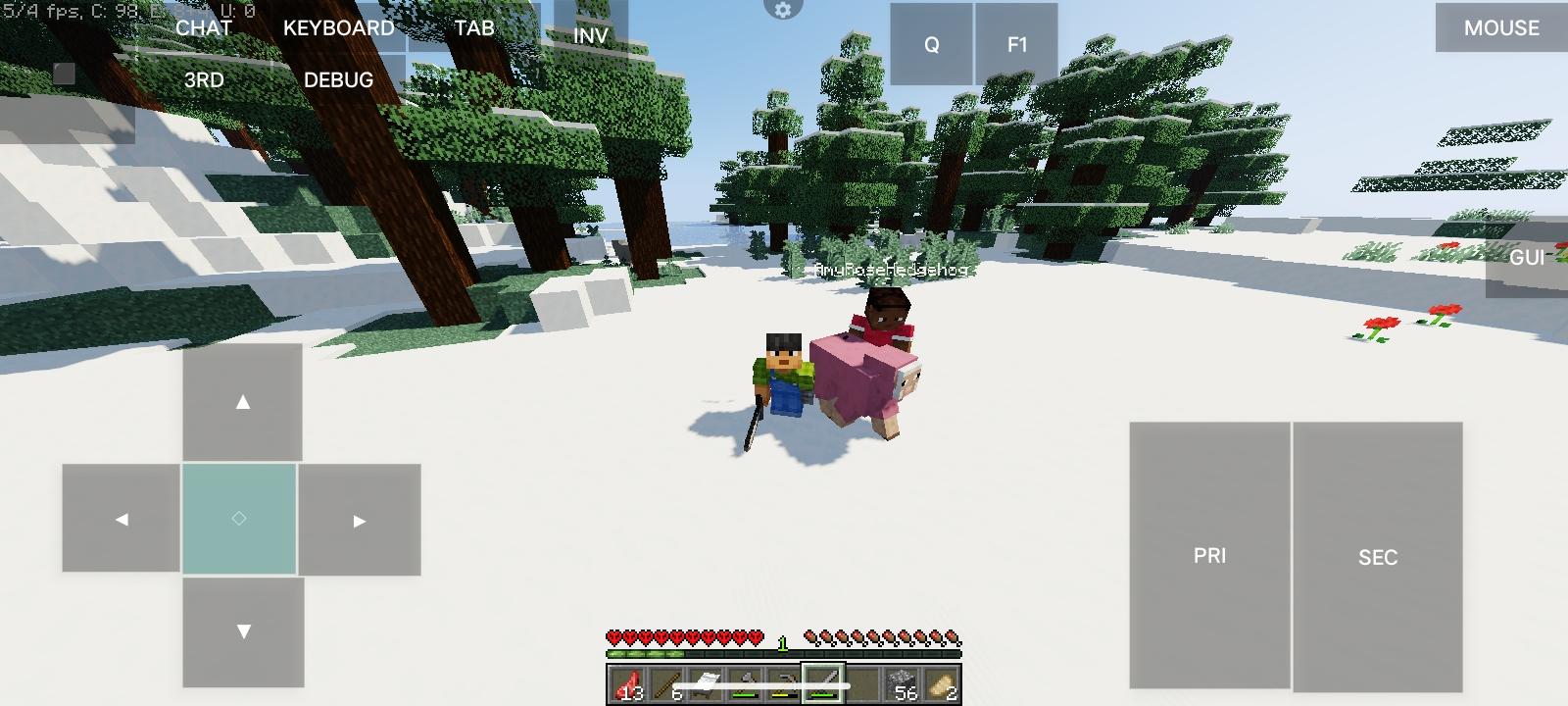The width and height of the screenshot is (1568, 706).
Task: Open the INV inventory screen
Action: coord(589,35)
